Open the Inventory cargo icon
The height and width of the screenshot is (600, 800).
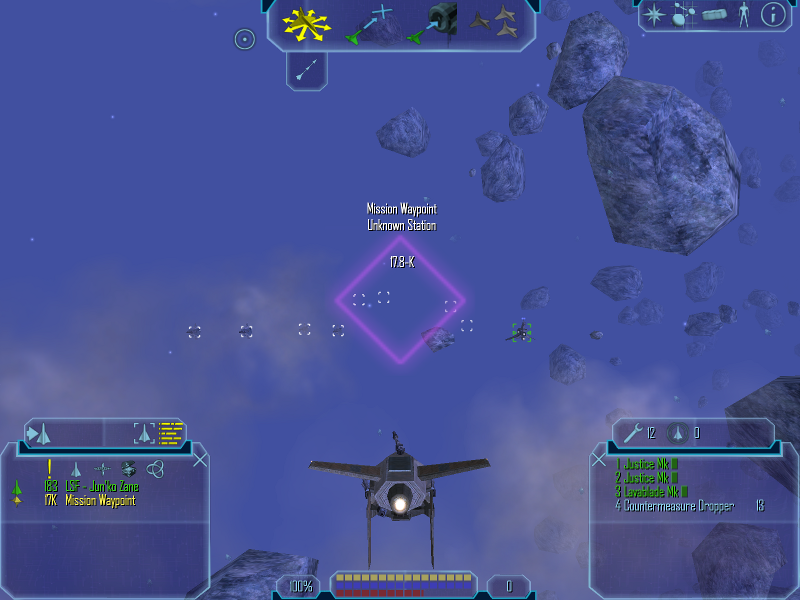point(713,15)
